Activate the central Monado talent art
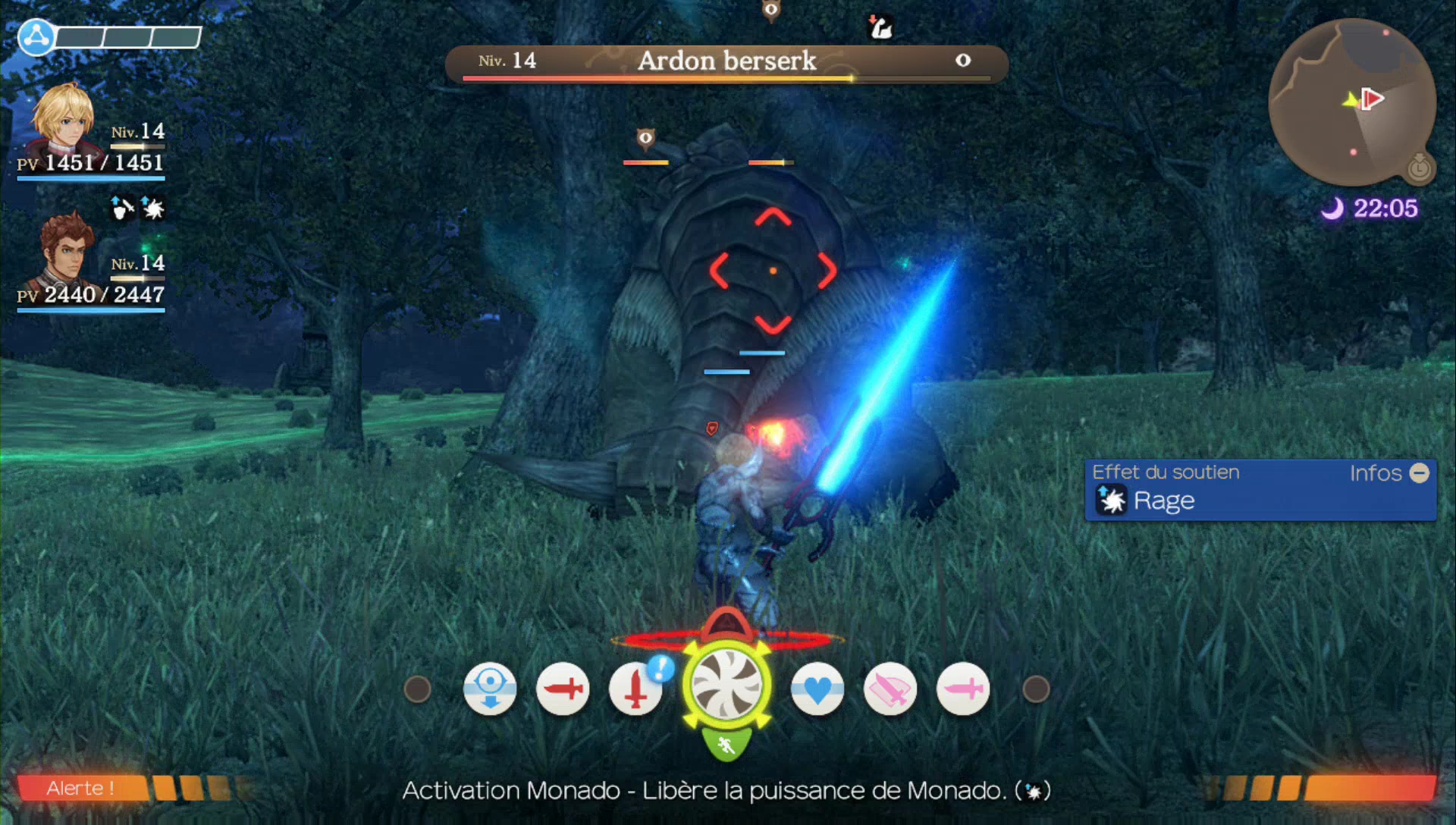This screenshot has height=825, width=1456. (x=726, y=685)
